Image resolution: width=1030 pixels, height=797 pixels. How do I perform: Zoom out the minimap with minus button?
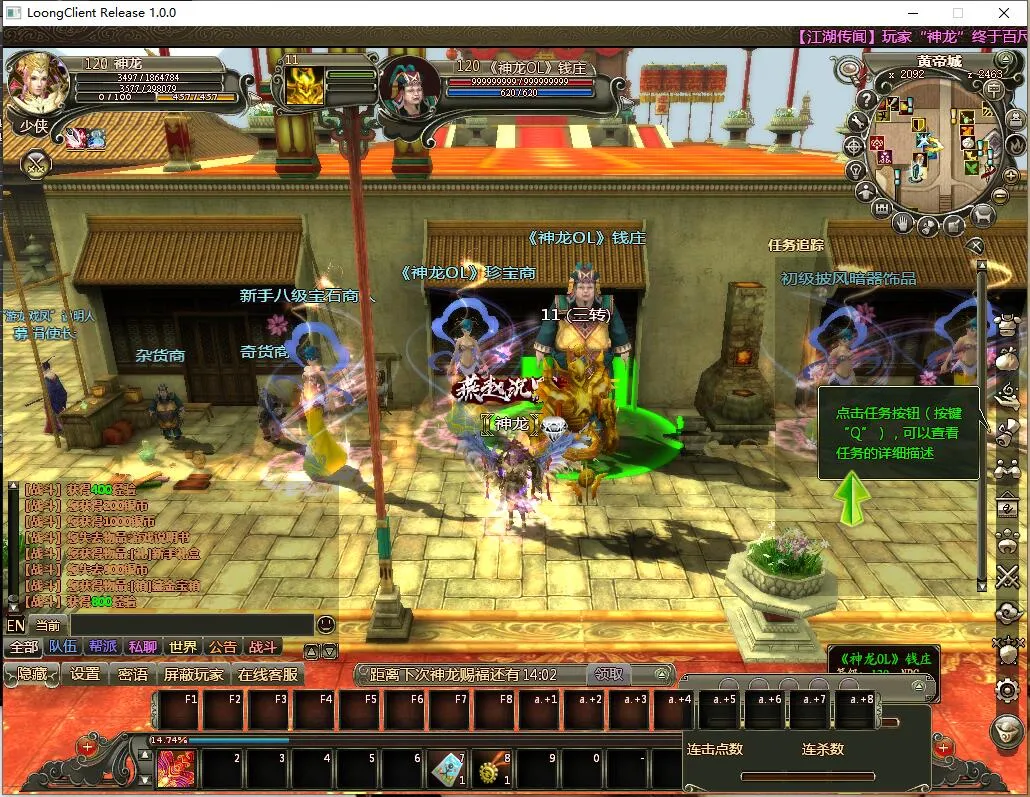coord(1000,196)
